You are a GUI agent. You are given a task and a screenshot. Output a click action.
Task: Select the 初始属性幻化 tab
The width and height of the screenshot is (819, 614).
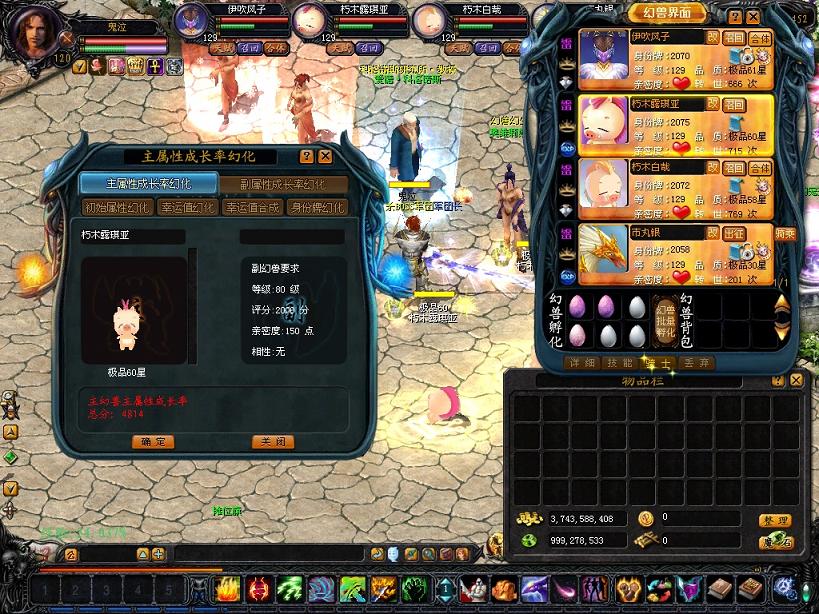(116, 207)
